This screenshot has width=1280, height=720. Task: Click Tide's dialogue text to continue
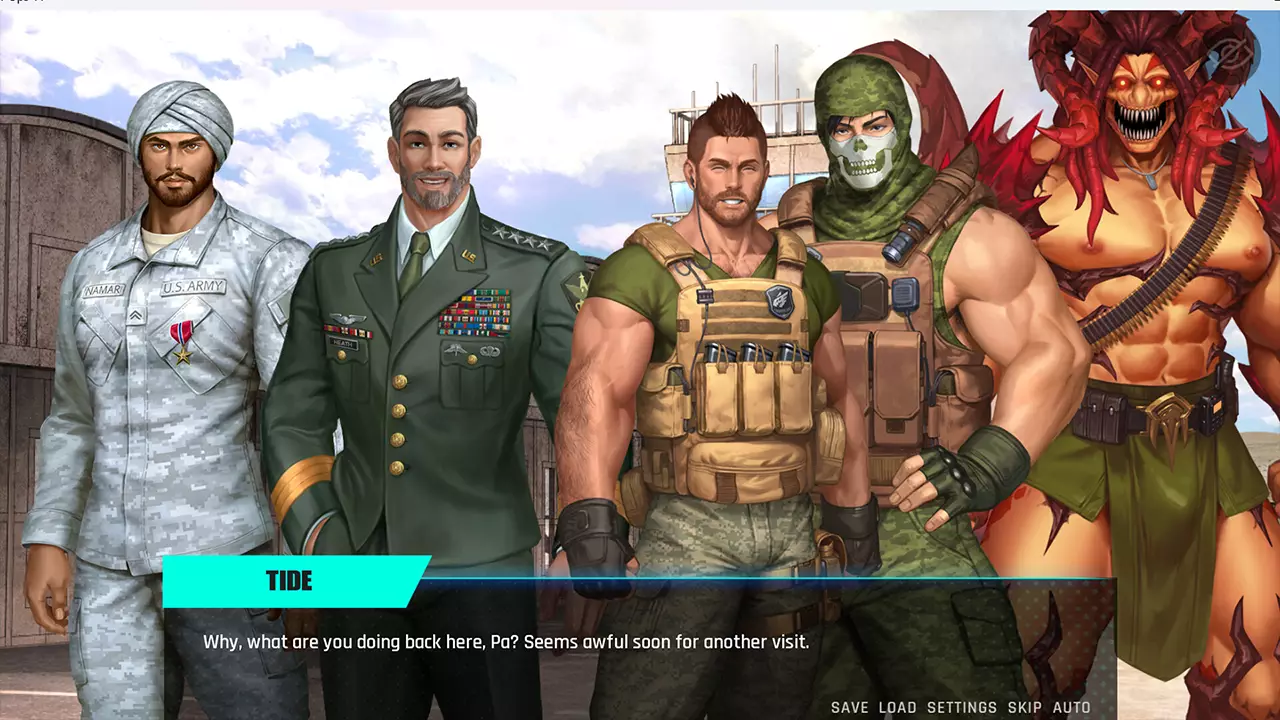(506, 642)
